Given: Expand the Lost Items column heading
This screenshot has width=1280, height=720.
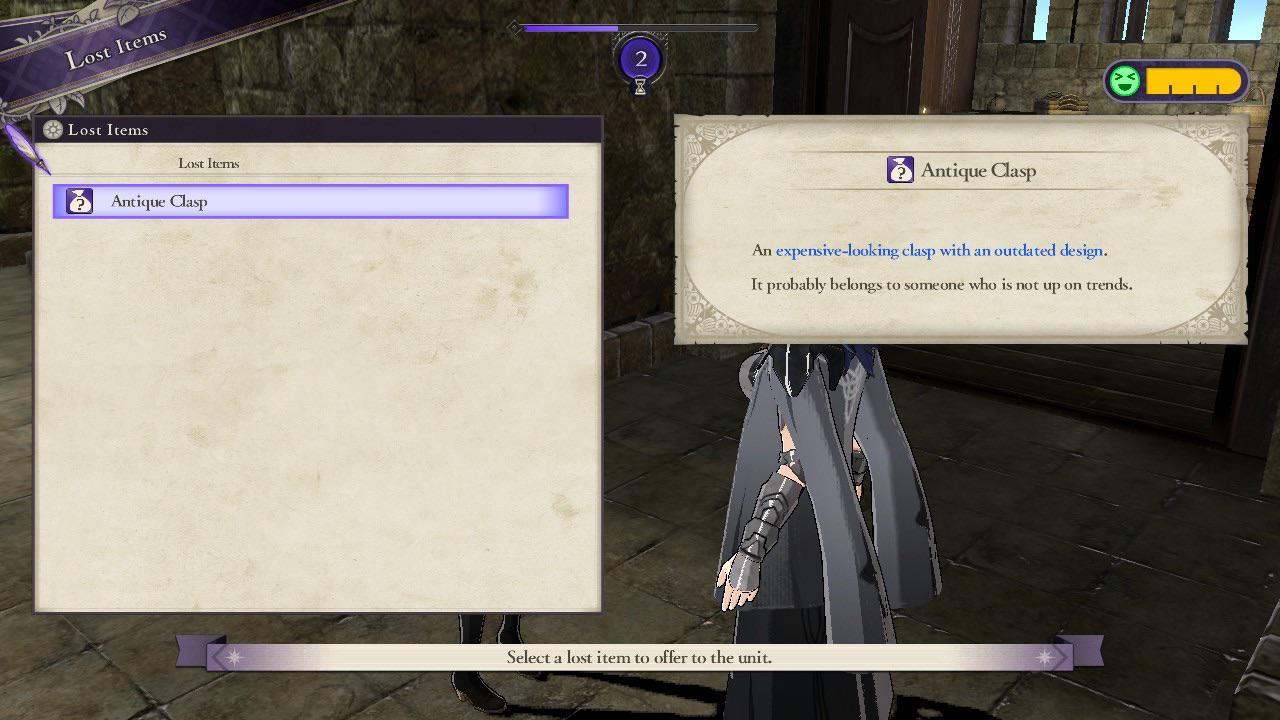Looking at the screenshot, I should coord(208,163).
